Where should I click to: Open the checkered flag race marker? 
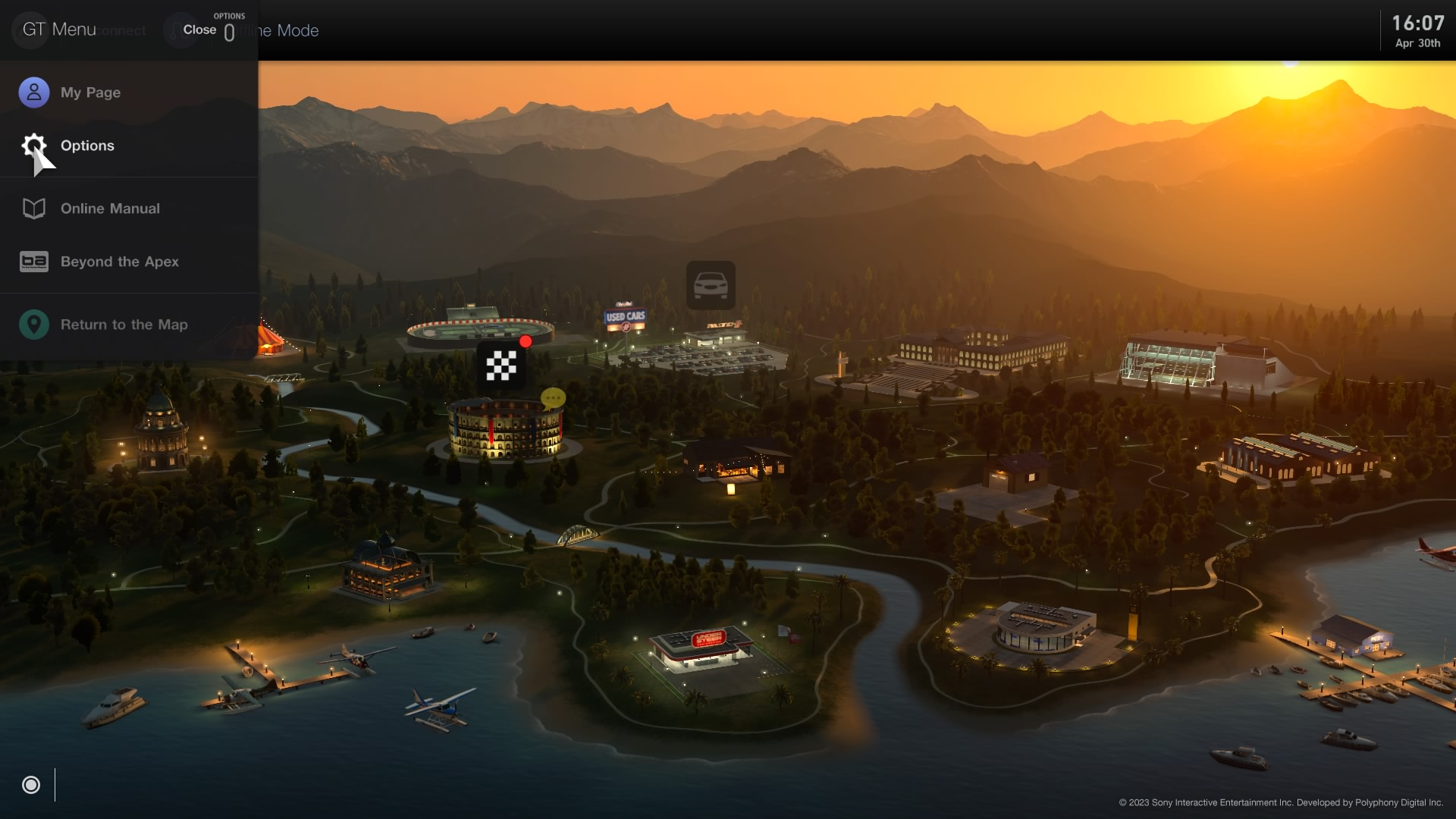501,366
